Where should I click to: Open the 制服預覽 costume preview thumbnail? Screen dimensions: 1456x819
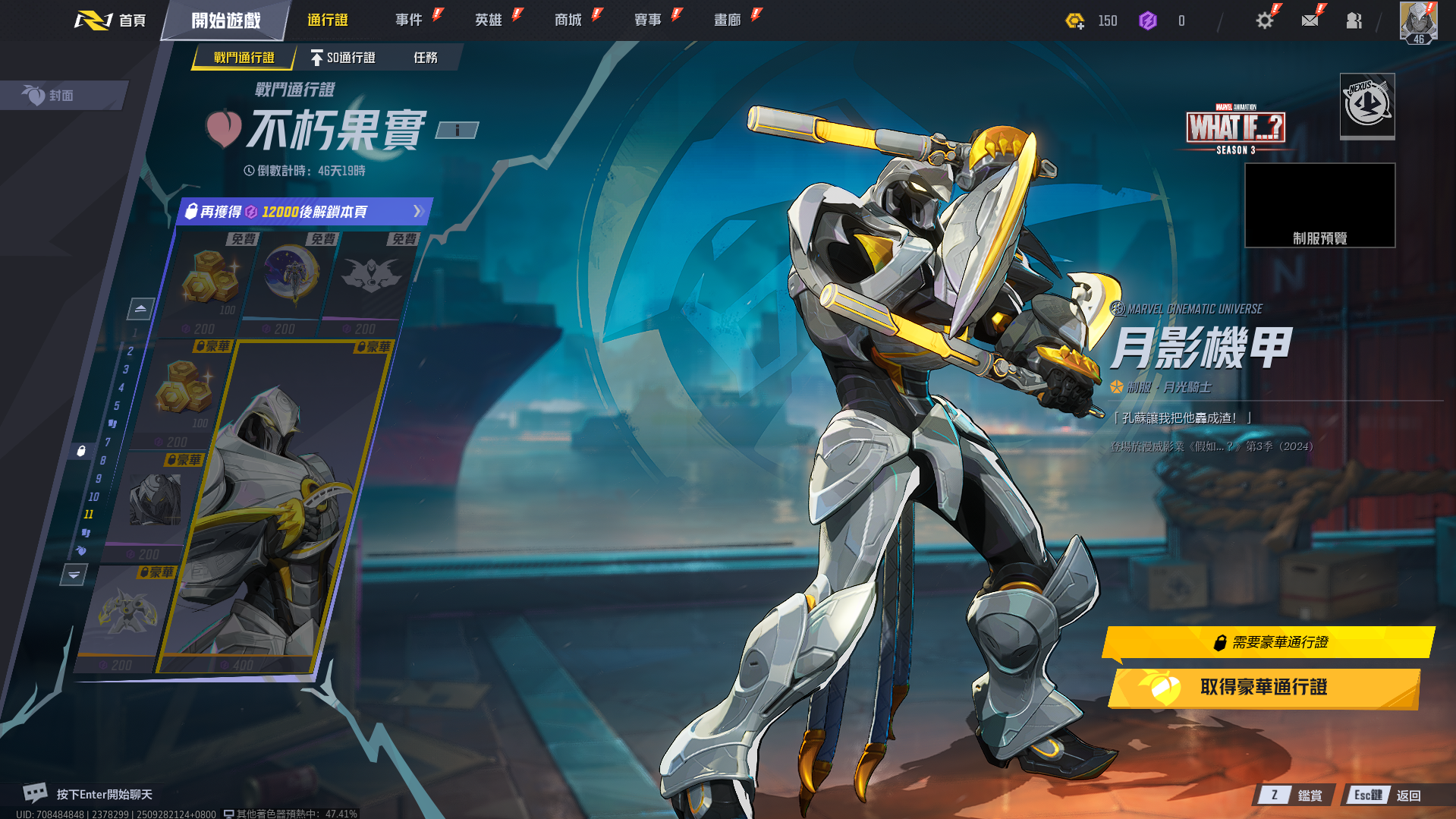1319,206
